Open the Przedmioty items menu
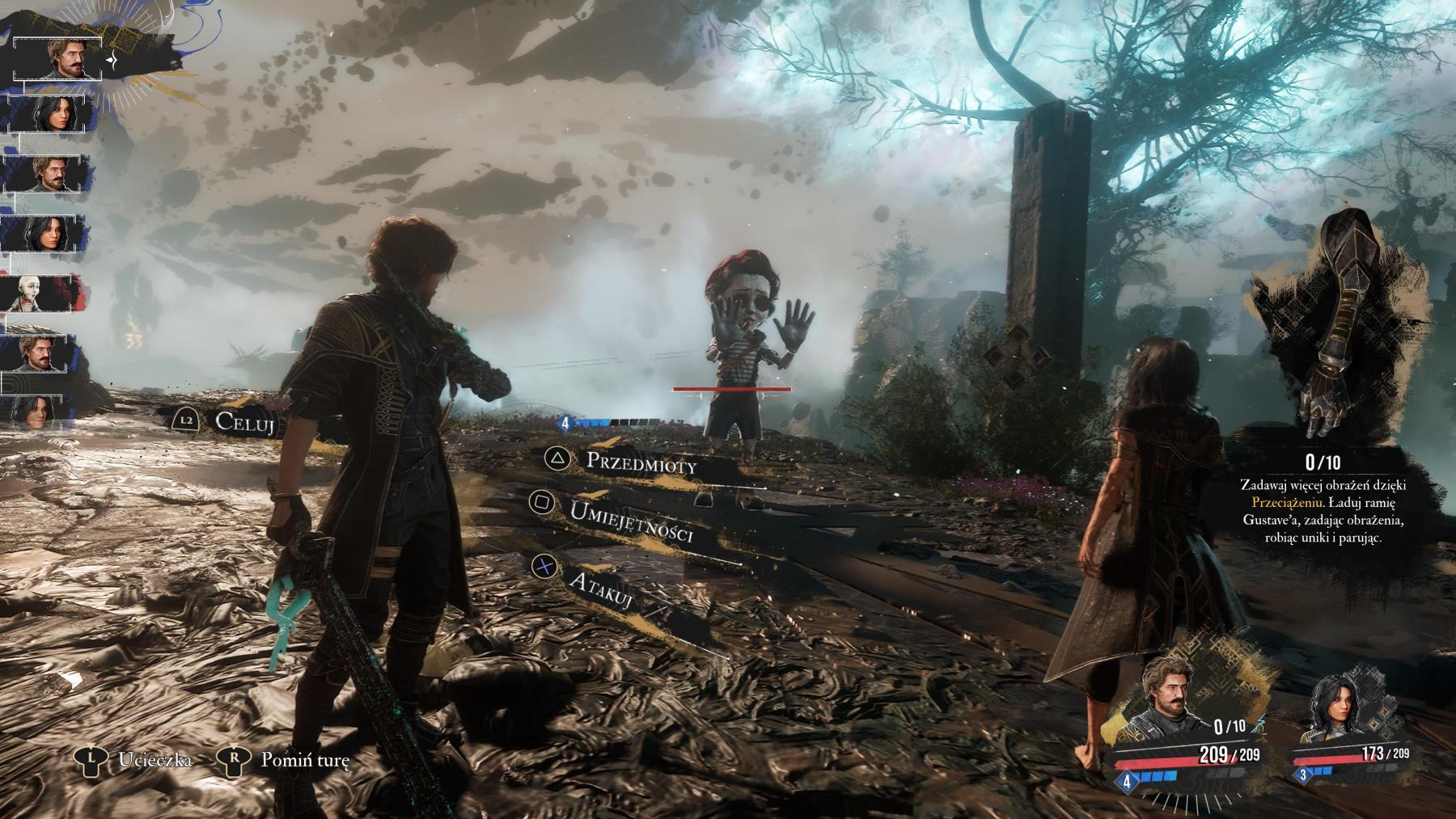1456x819 pixels. 639,463
